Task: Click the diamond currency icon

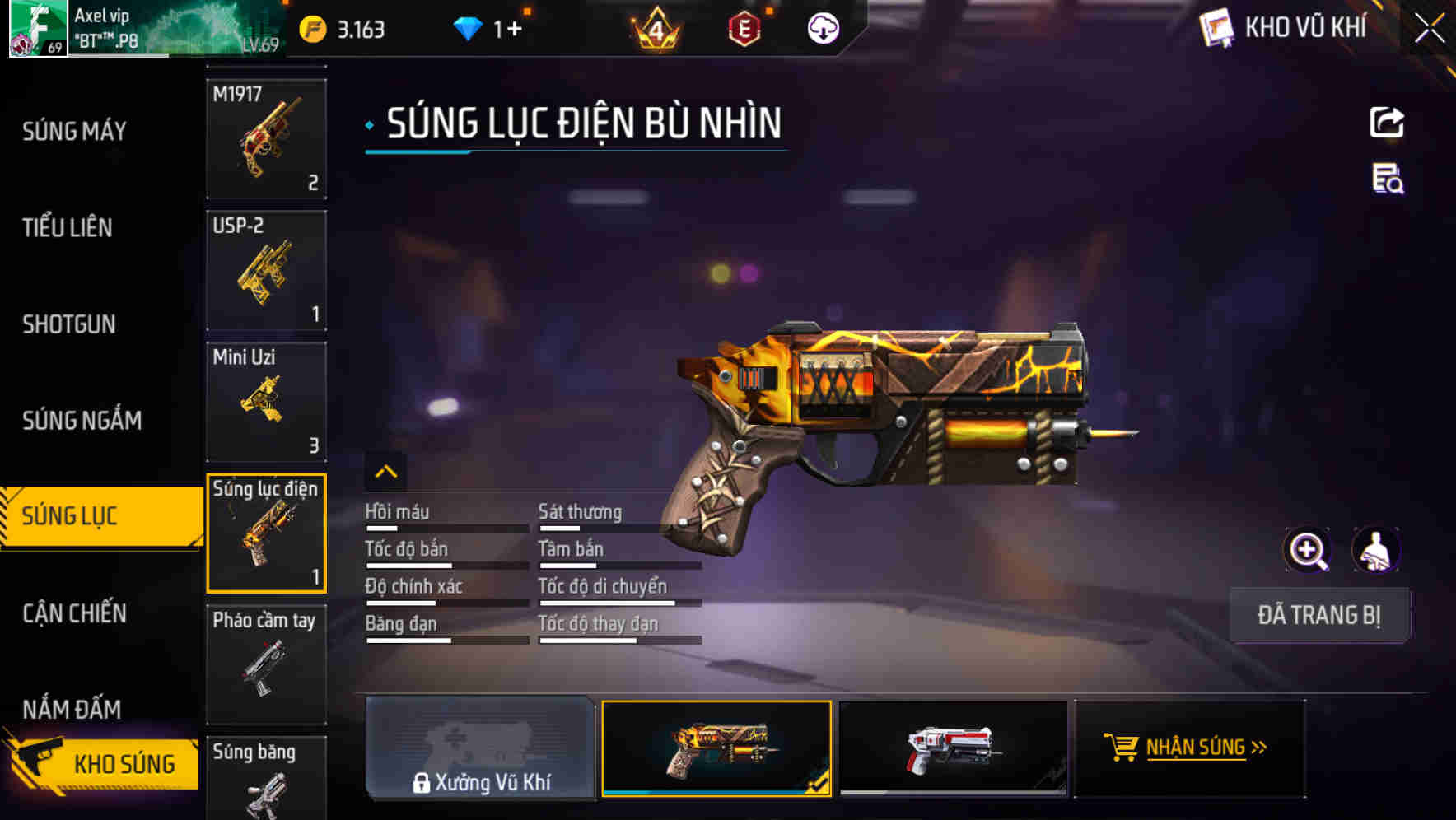Action: coord(468,27)
